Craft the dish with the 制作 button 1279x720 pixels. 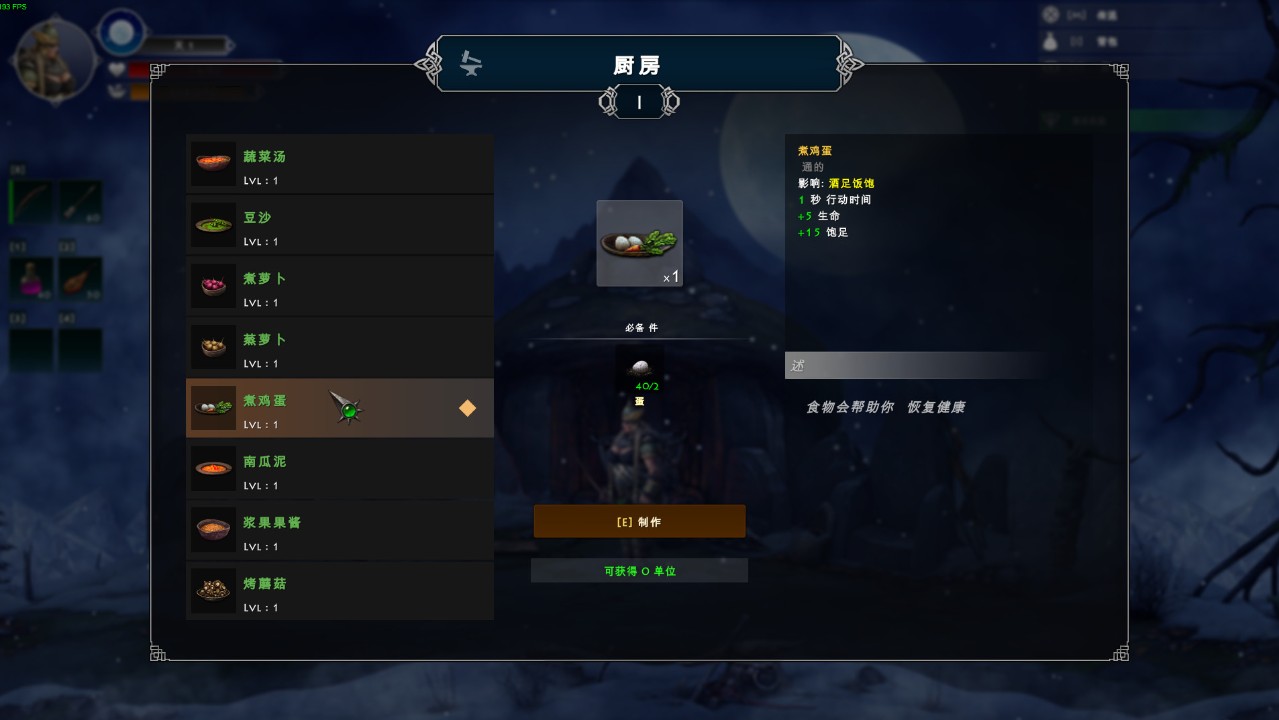click(x=639, y=522)
